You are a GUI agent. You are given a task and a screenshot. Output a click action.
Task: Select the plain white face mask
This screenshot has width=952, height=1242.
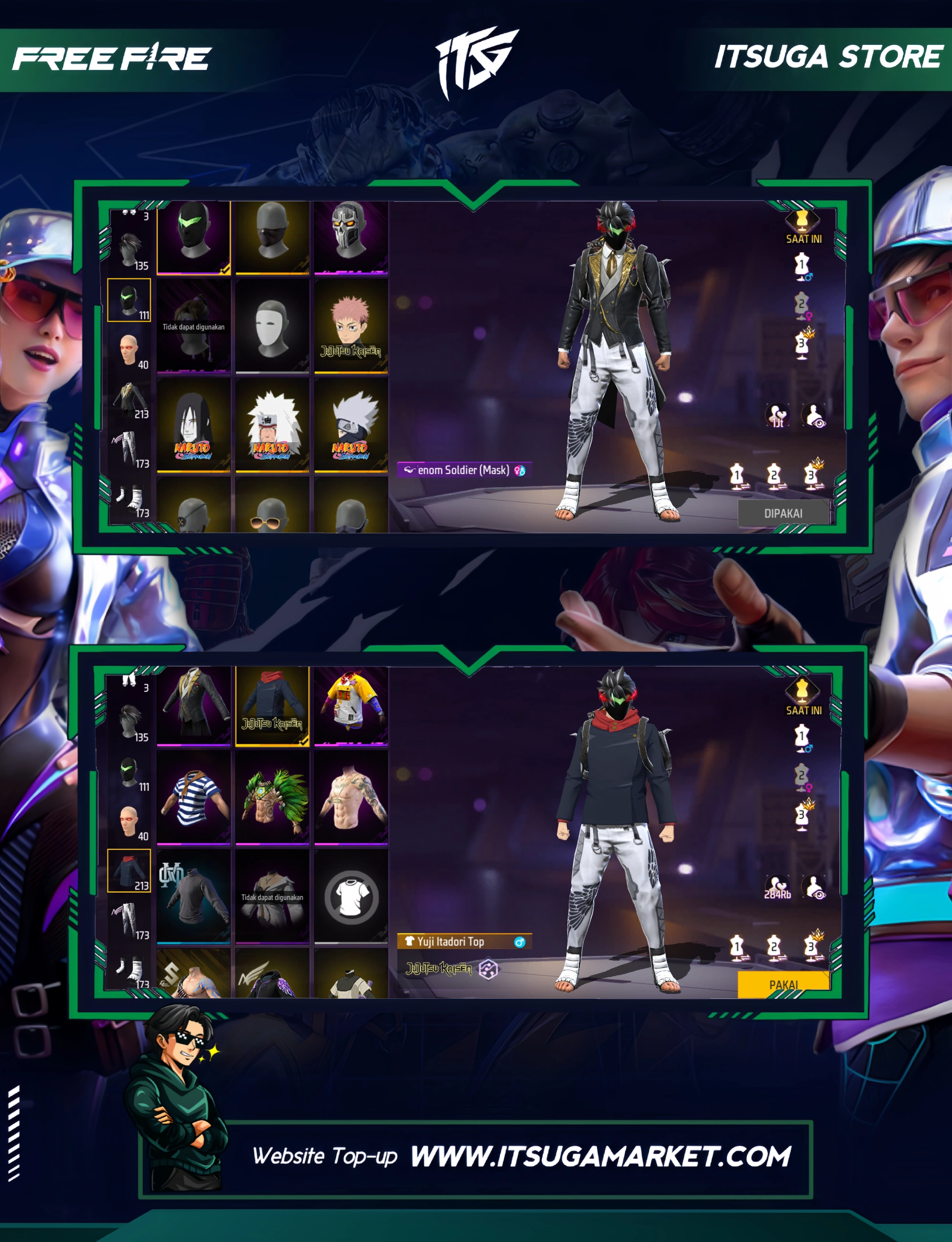tap(272, 326)
